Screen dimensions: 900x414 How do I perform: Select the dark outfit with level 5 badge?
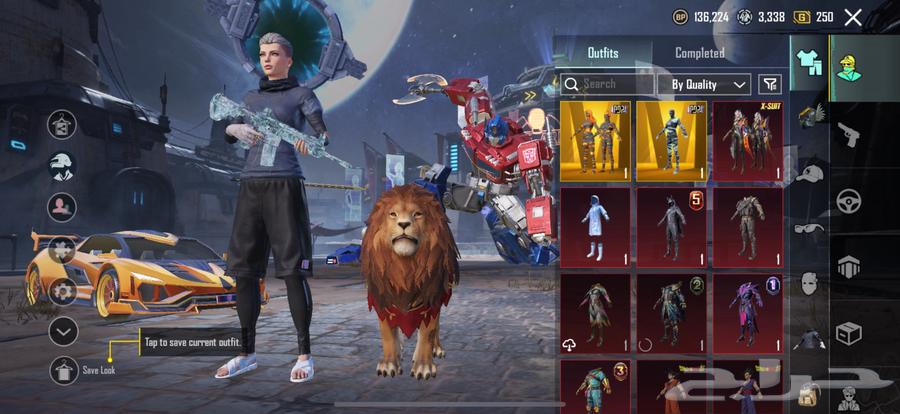(x=671, y=226)
